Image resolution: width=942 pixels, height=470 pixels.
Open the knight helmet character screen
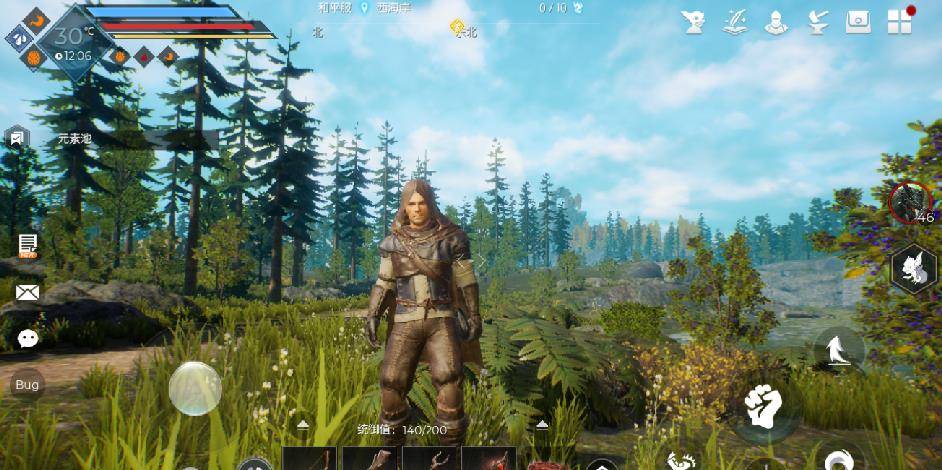[776, 22]
